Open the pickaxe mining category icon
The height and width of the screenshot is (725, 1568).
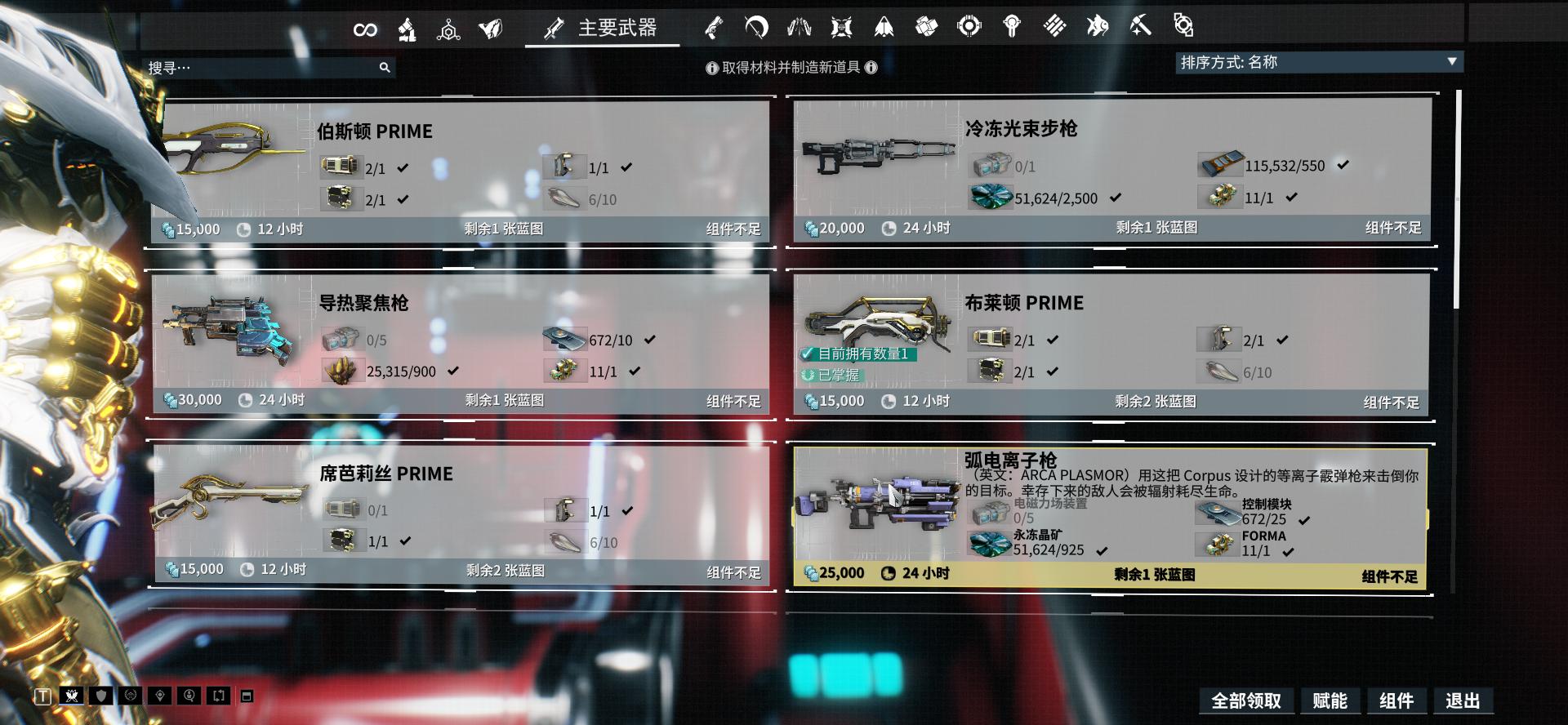[x=1141, y=25]
